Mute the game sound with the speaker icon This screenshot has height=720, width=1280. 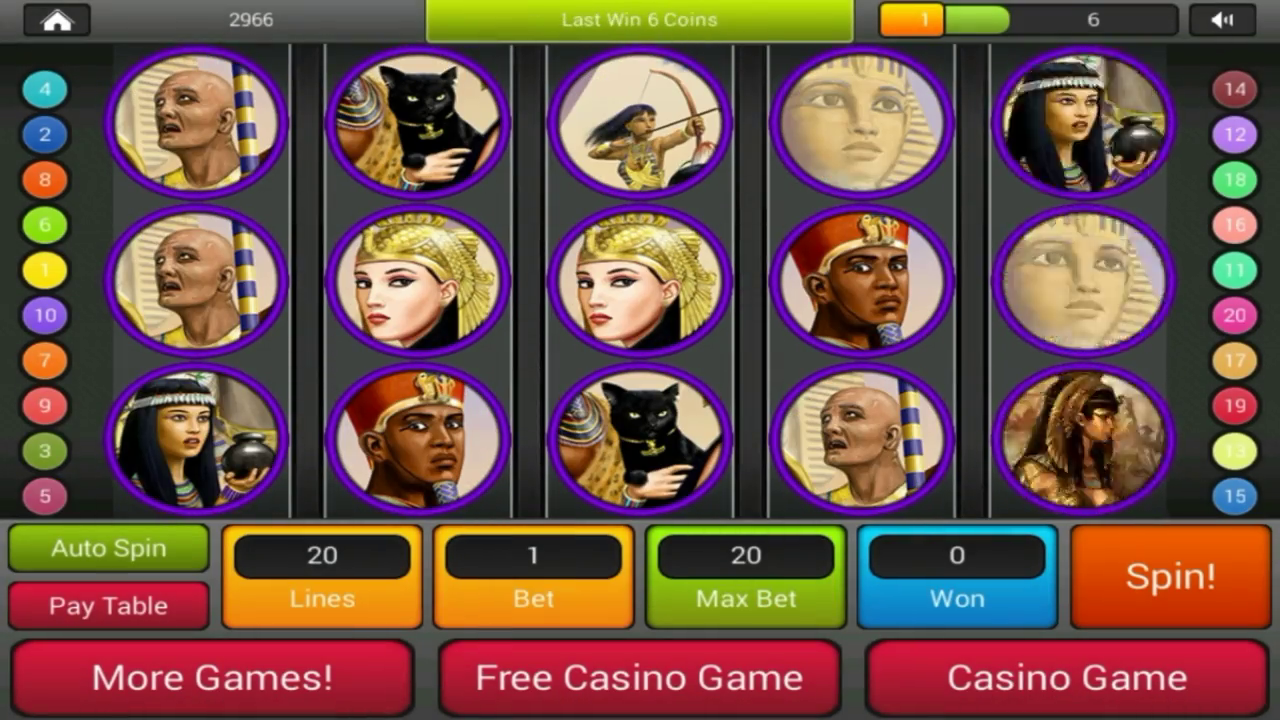1224,19
